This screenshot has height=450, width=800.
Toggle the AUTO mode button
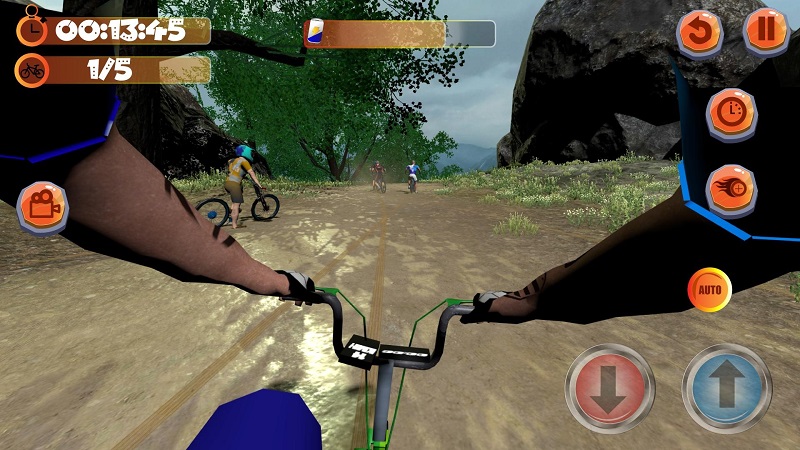coord(710,290)
